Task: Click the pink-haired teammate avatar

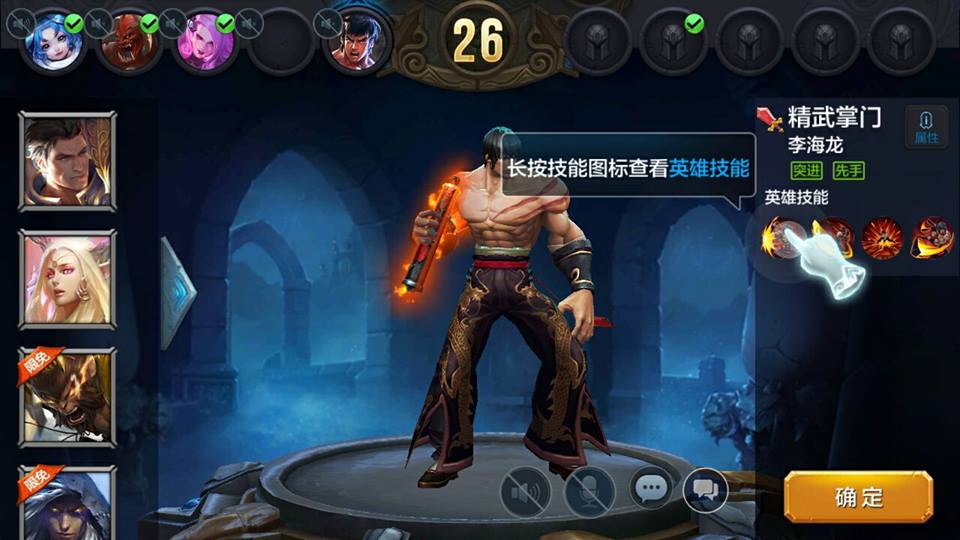Action: (204, 42)
